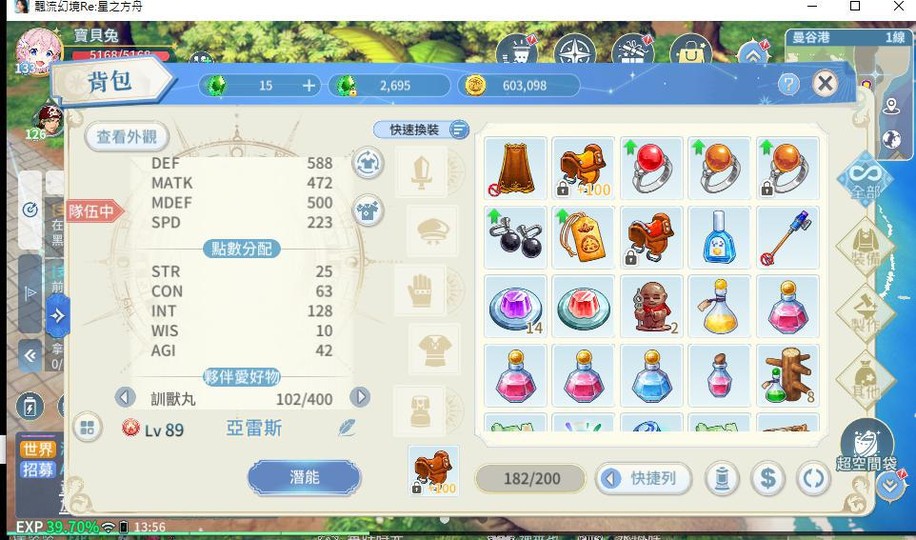Select the purple jelly item stack
Image resolution: width=916 pixels, height=540 pixels.
pos(515,306)
